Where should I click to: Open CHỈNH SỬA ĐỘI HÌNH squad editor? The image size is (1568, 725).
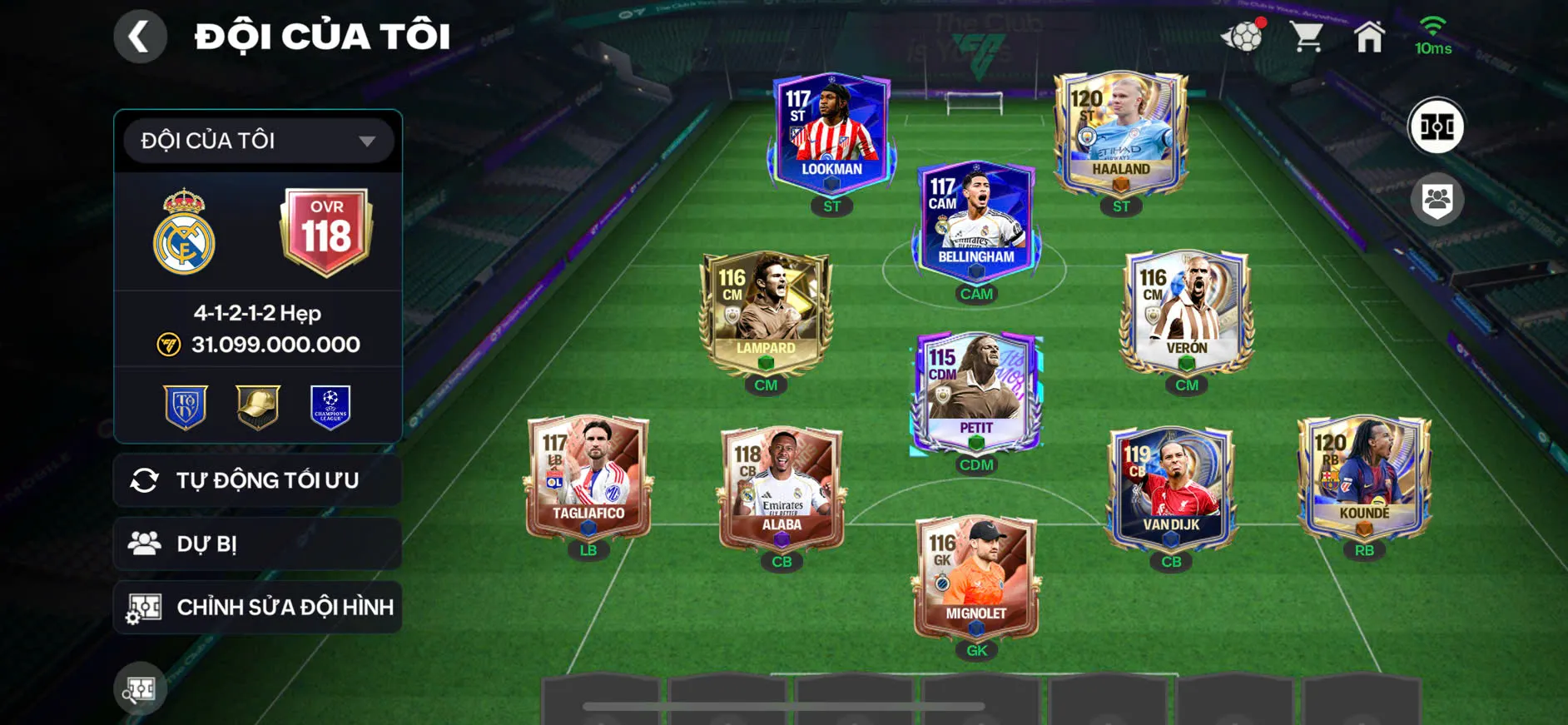tap(256, 607)
